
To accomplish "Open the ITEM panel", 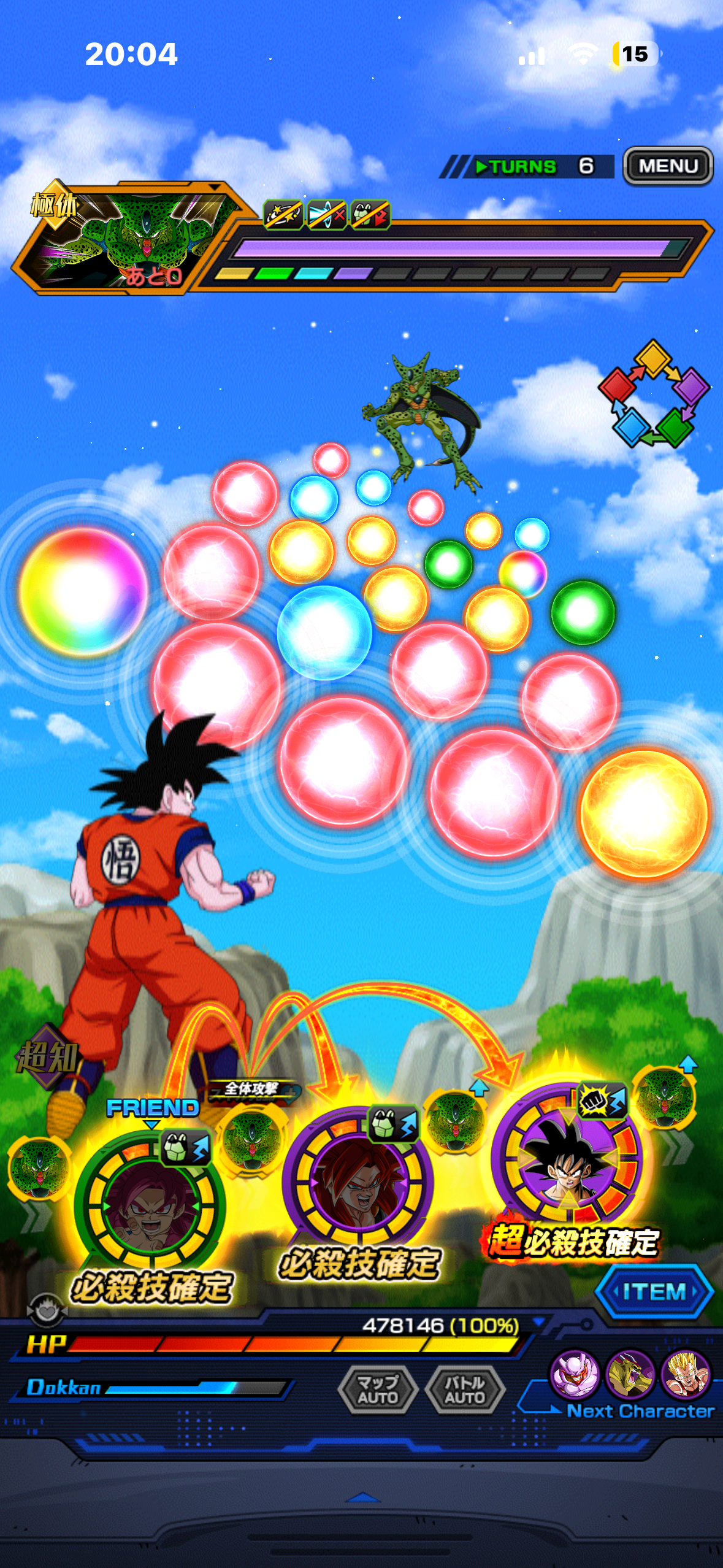I will [x=654, y=1291].
